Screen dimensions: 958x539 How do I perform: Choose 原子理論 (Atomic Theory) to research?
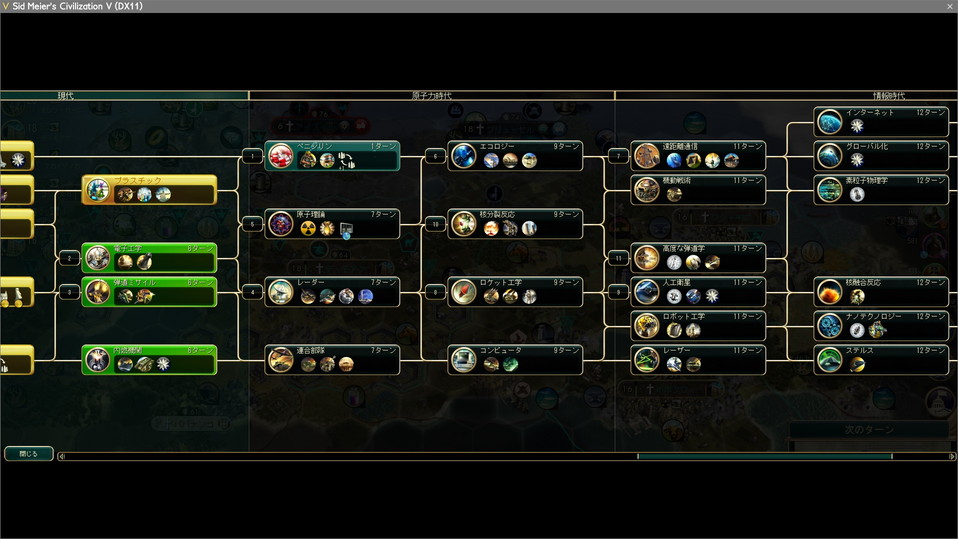click(x=332, y=224)
